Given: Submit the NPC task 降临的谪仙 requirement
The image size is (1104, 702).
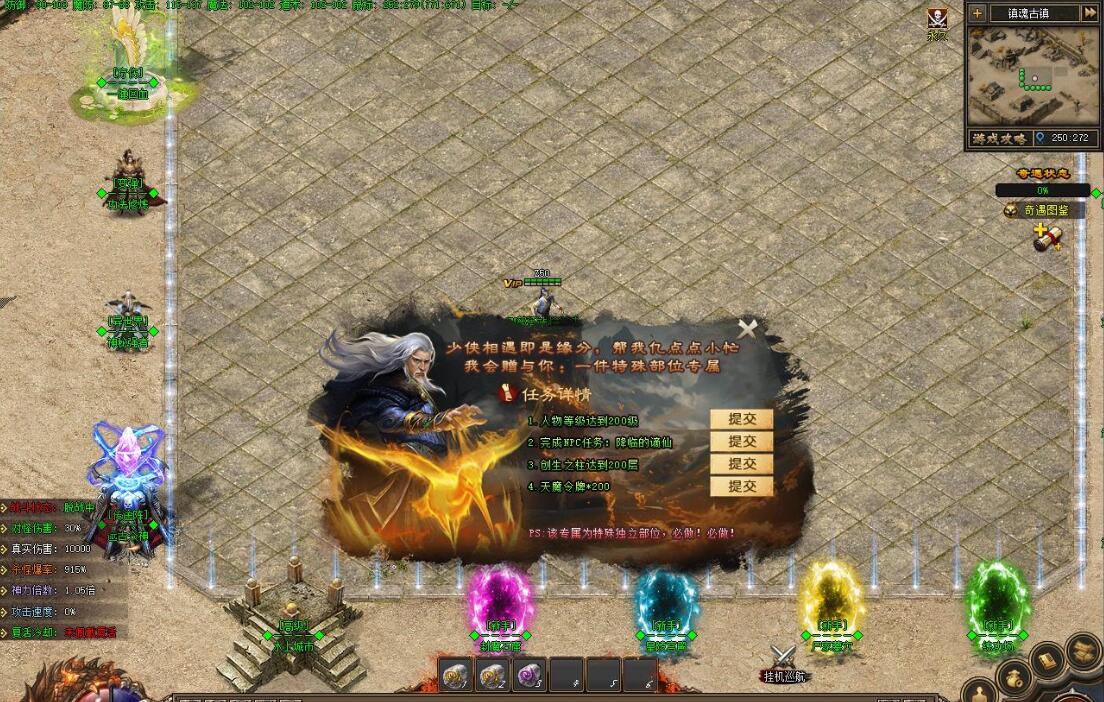Looking at the screenshot, I should tap(741, 442).
